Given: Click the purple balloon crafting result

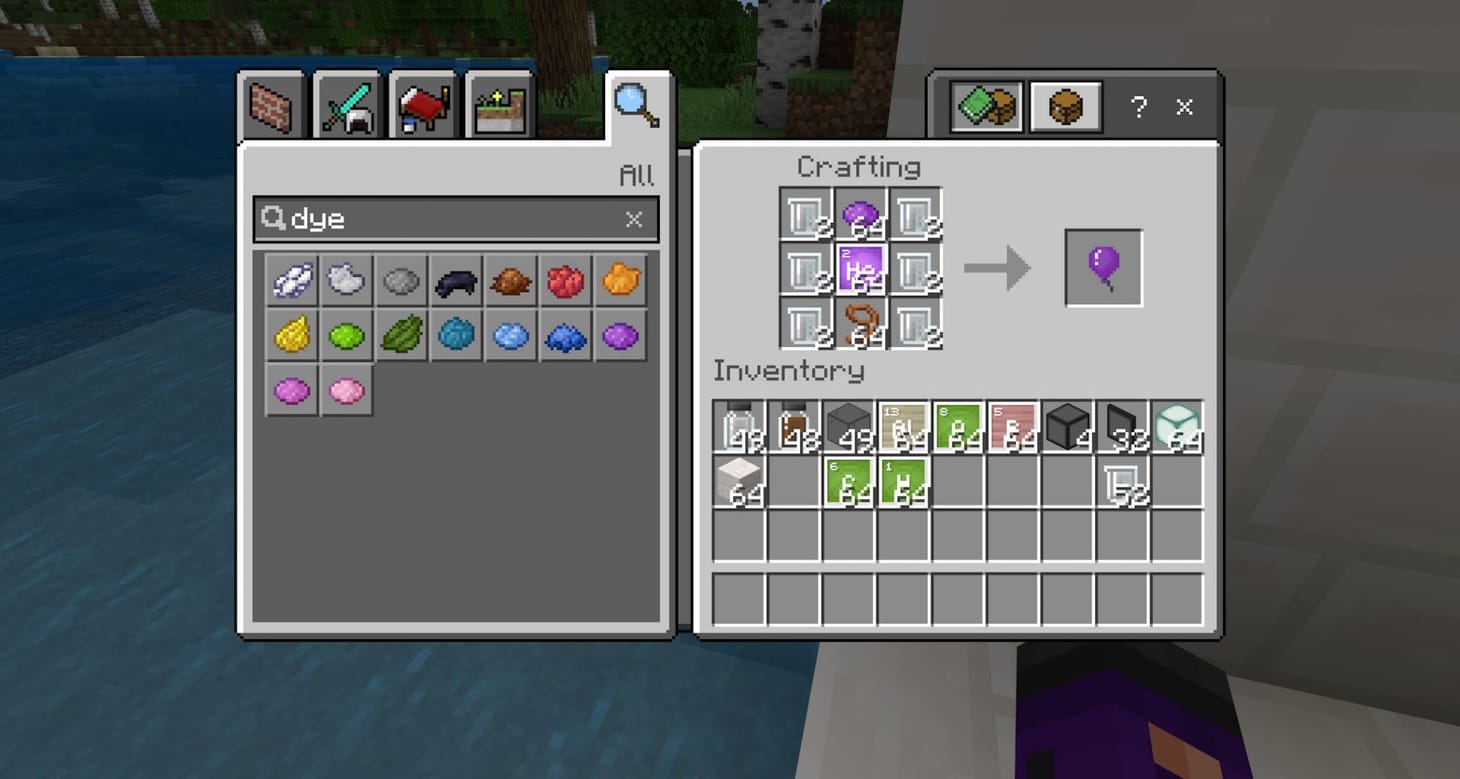Looking at the screenshot, I should (1103, 266).
